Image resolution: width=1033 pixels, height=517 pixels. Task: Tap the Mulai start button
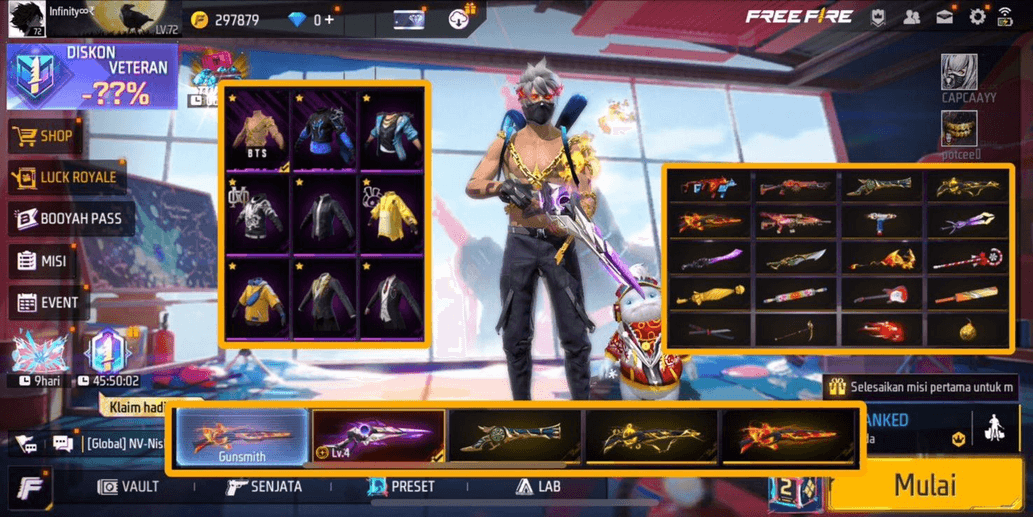pyautogui.click(x=925, y=486)
